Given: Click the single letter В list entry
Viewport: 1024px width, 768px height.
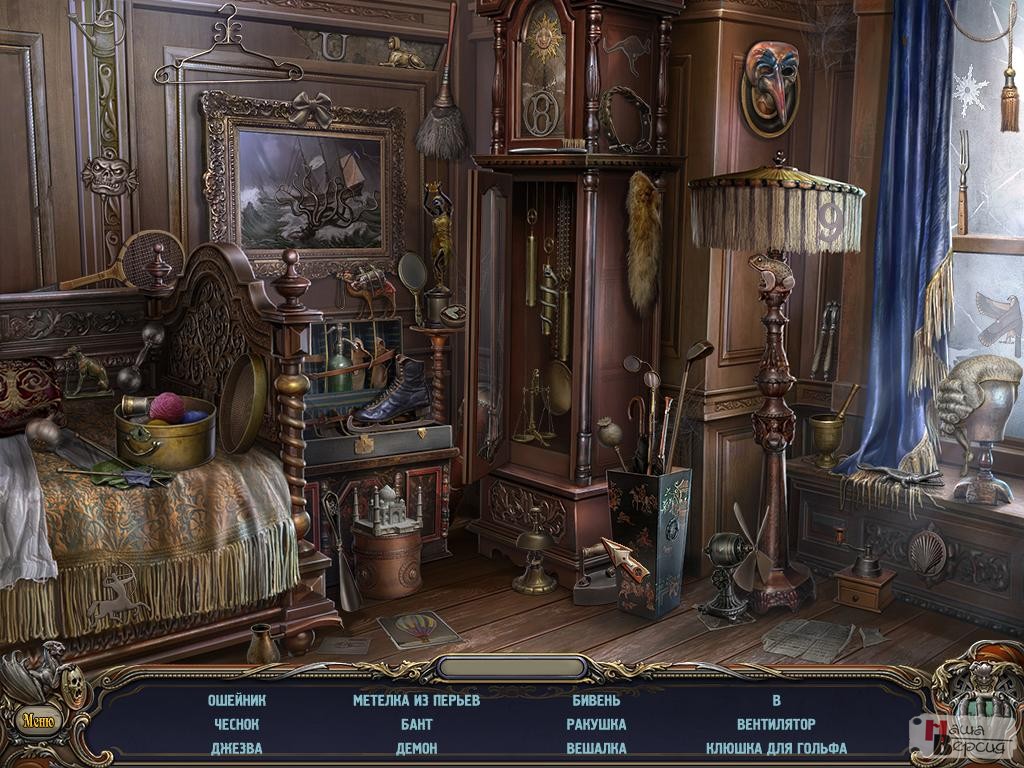Looking at the screenshot, I should (776, 700).
